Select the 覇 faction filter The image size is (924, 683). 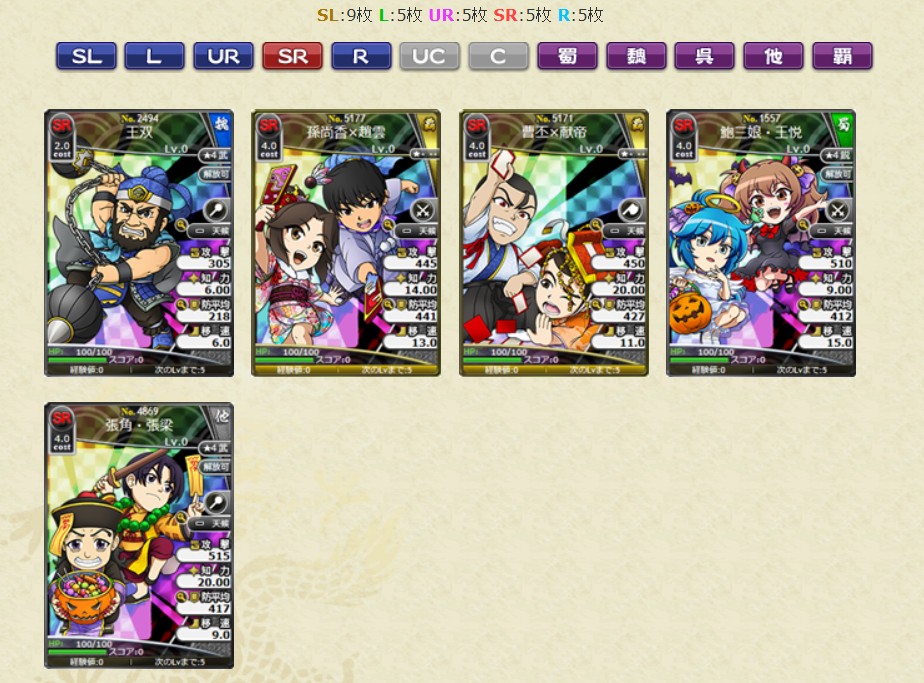pyautogui.click(x=842, y=57)
